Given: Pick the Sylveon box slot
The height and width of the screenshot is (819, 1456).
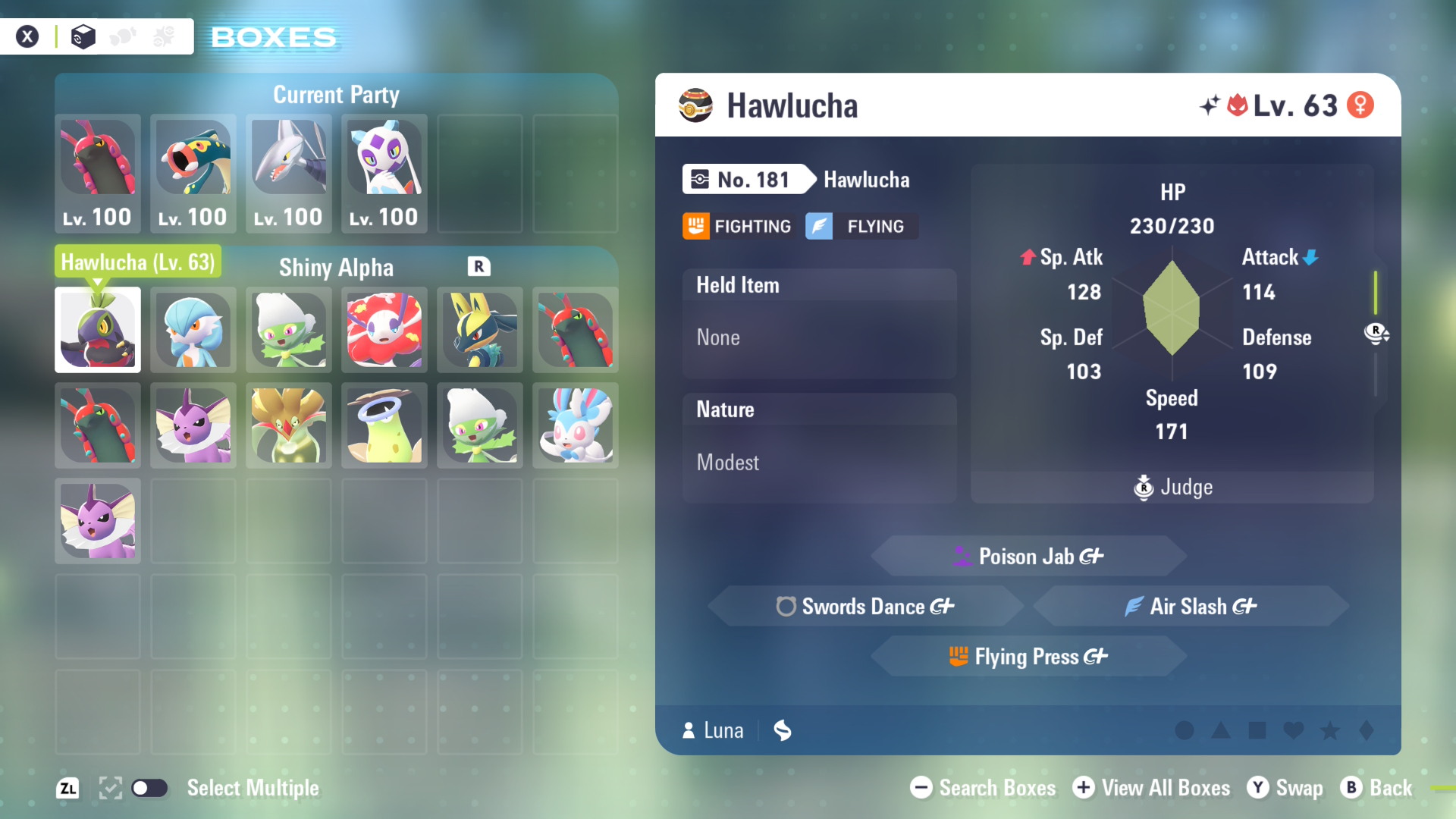Looking at the screenshot, I should pyautogui.click(x=576, y=425).
